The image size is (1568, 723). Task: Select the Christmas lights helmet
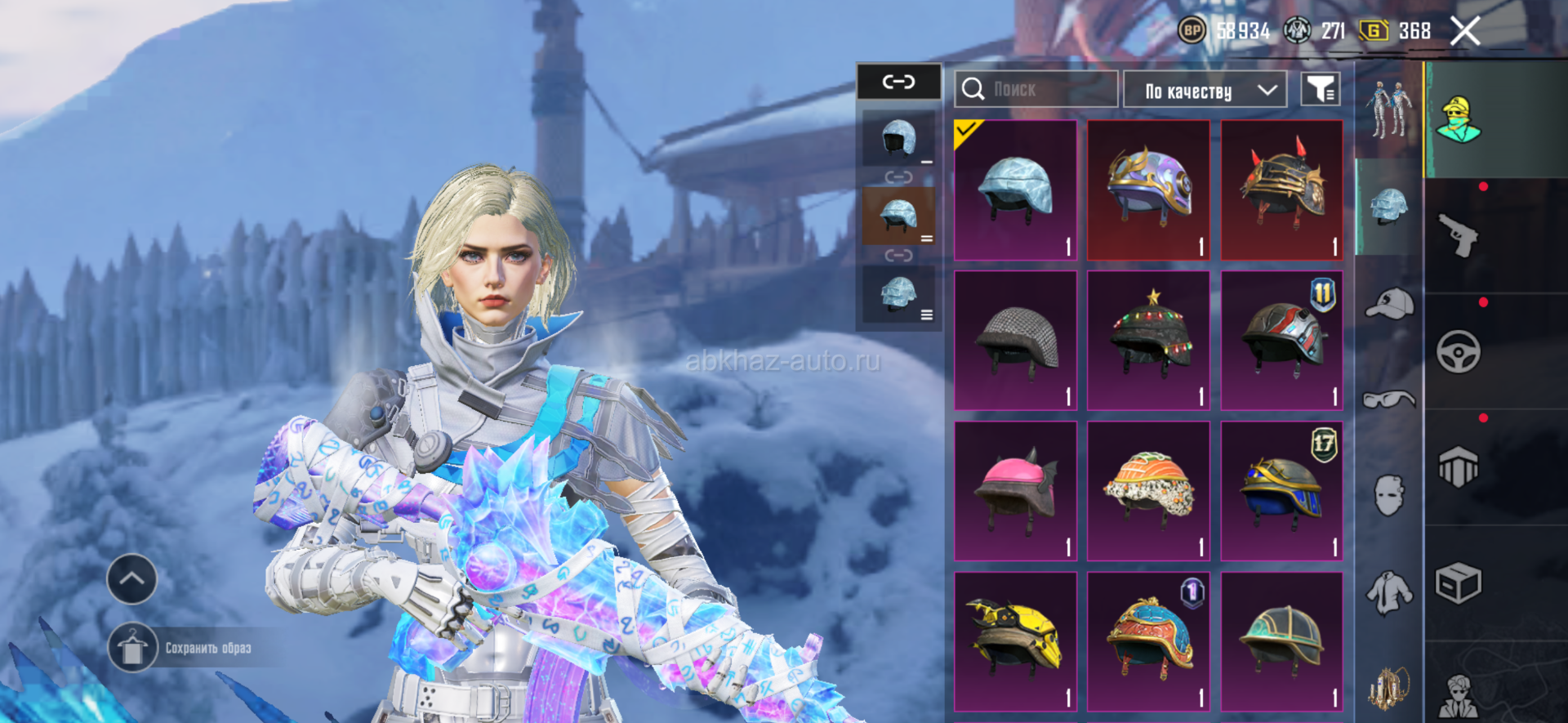point(1148,341)
